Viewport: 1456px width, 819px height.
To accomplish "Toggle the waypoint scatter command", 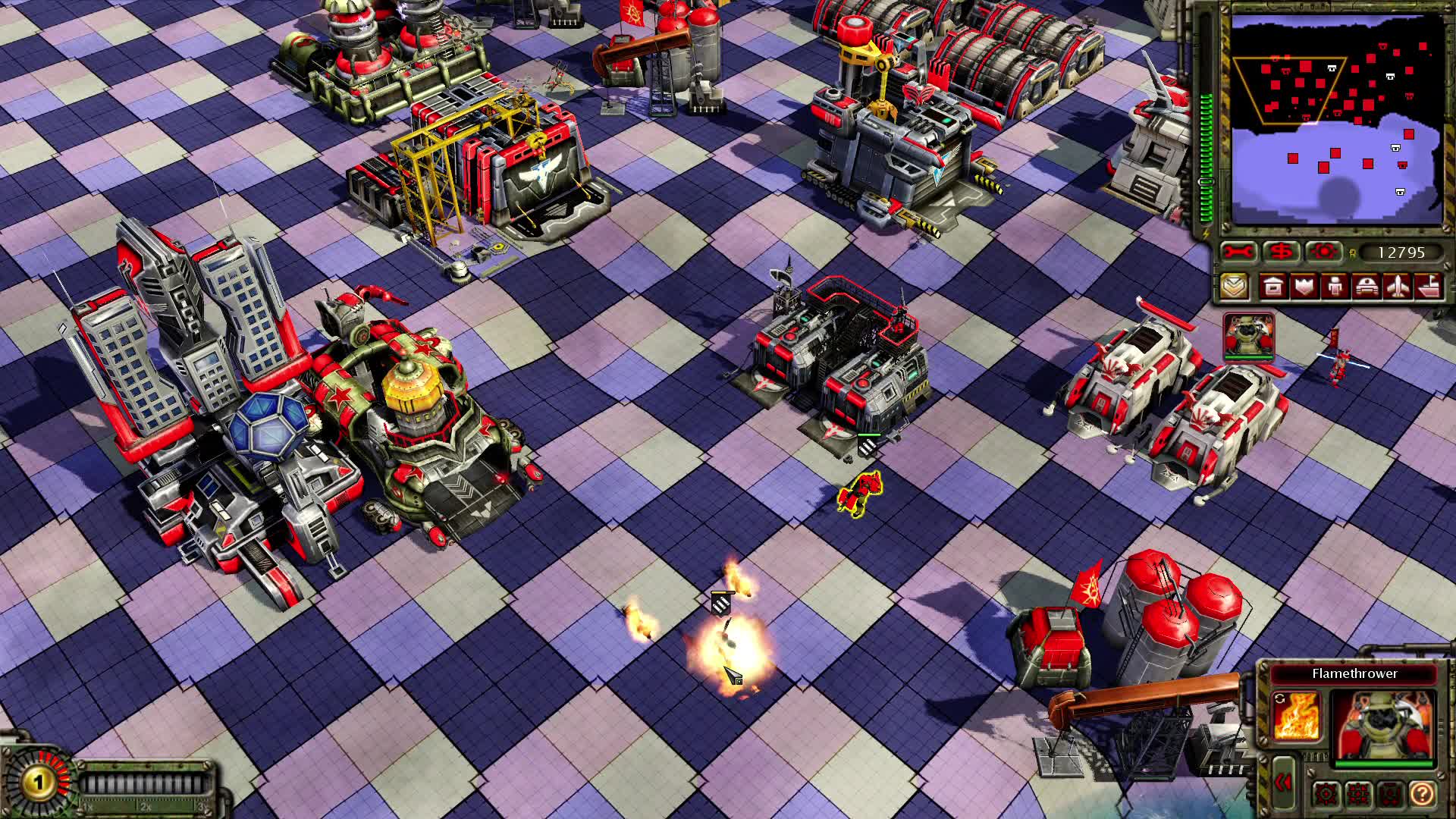I will click(1357, 793).
